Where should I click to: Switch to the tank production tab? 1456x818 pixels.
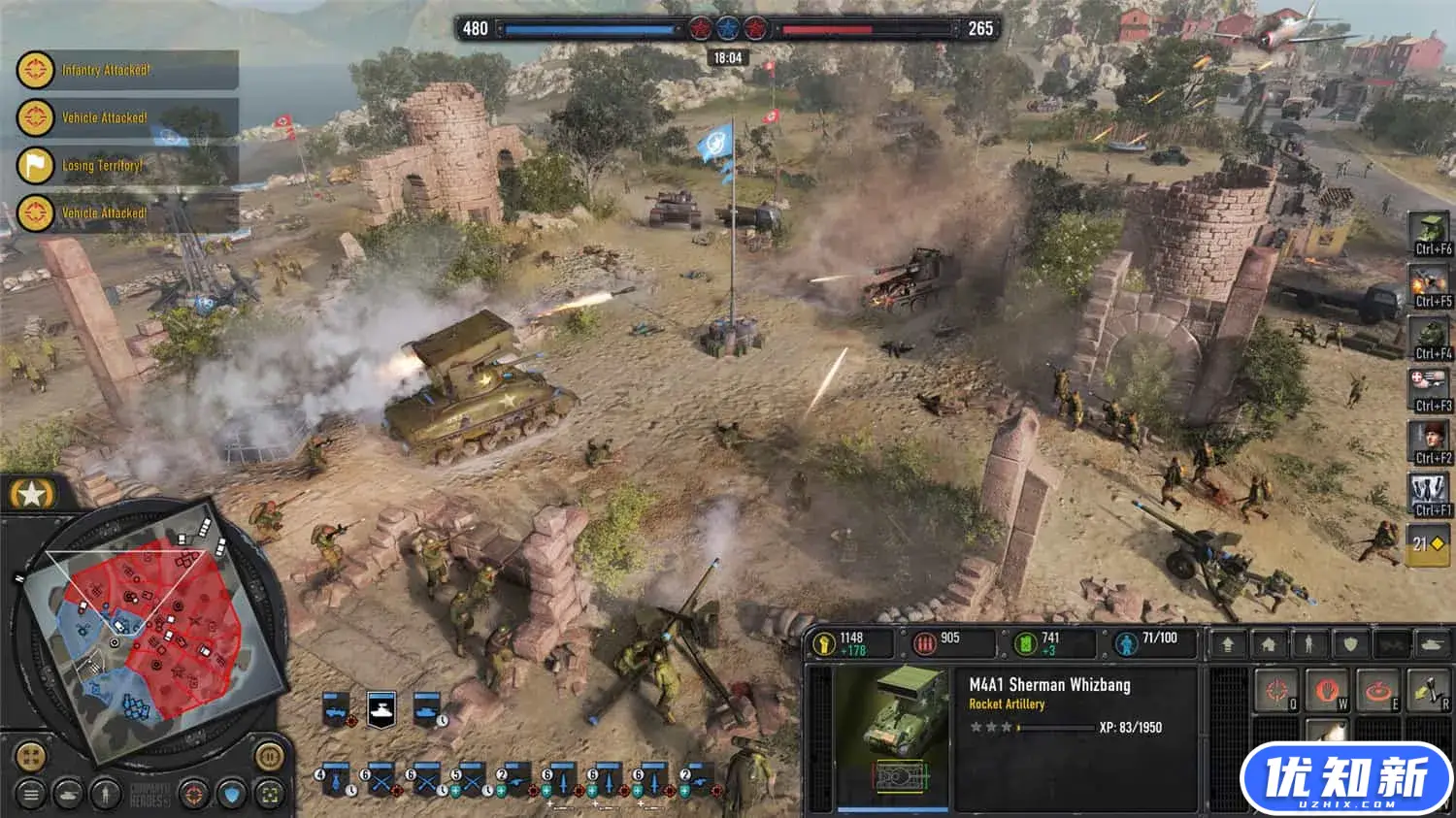point(1433,643)
